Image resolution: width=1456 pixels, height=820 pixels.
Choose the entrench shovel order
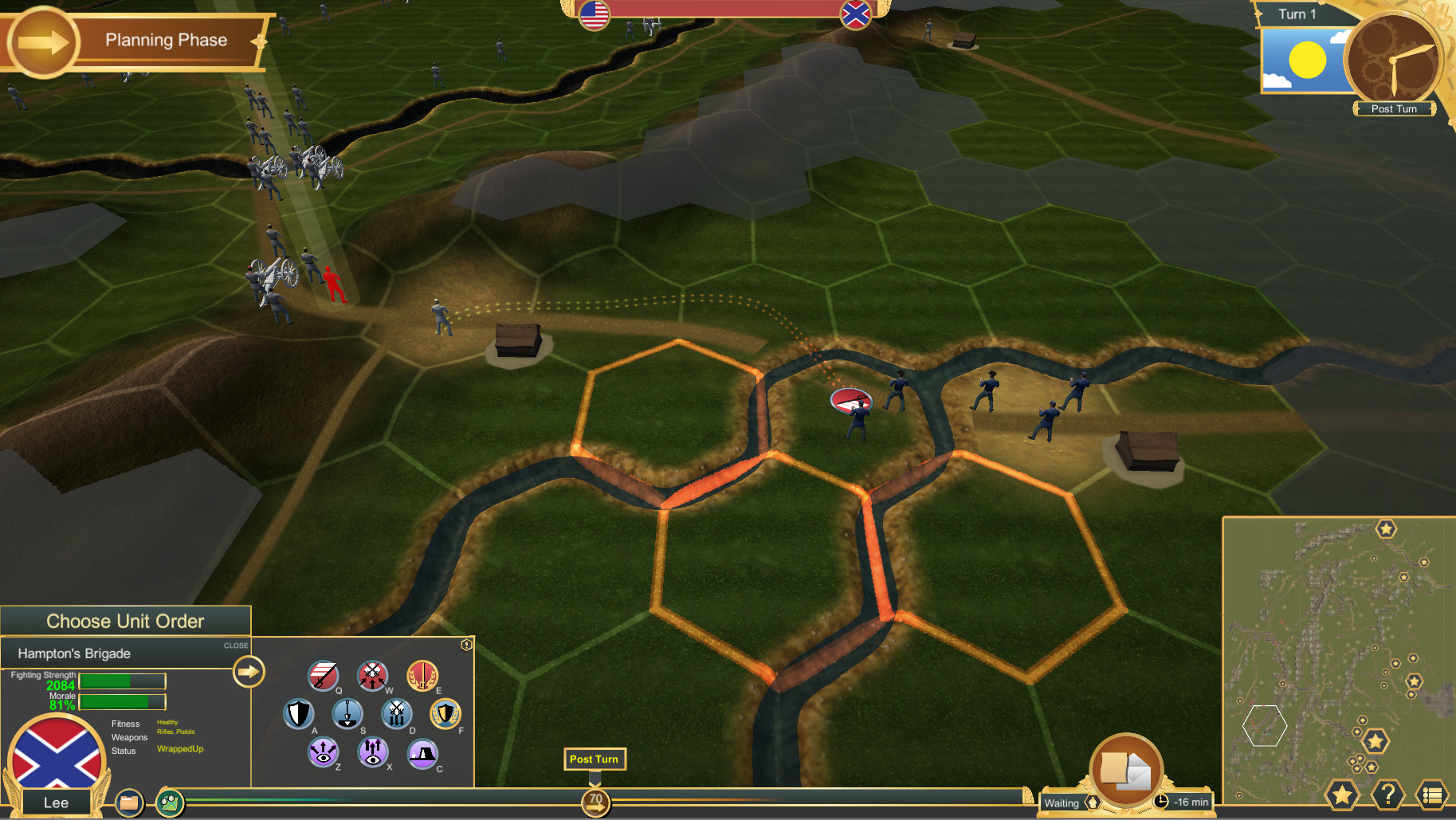(x=347, y=713)
